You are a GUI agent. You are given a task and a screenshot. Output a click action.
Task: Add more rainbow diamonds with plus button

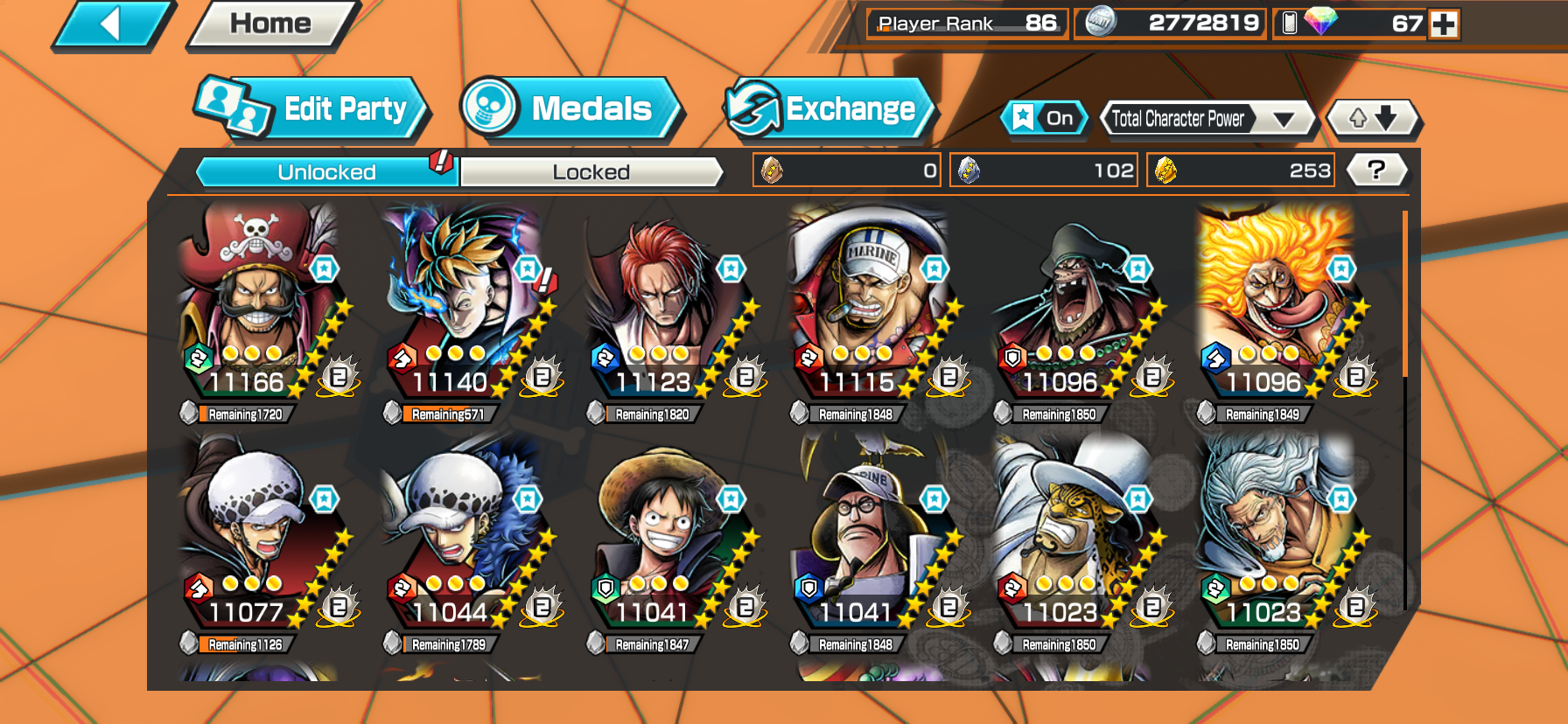coord(1444,24)
